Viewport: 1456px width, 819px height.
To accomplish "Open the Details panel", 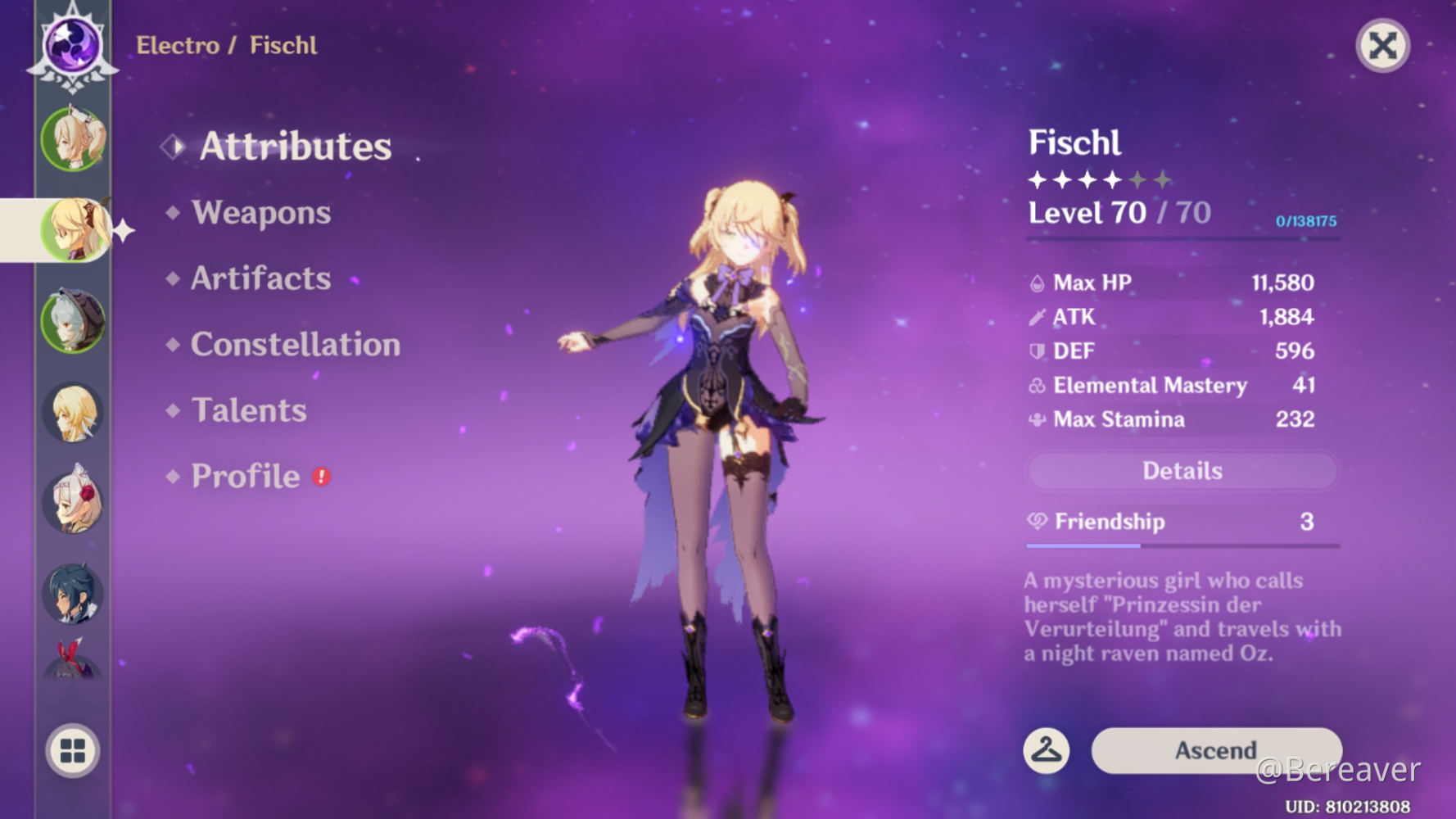I will tap(1181, 470).
